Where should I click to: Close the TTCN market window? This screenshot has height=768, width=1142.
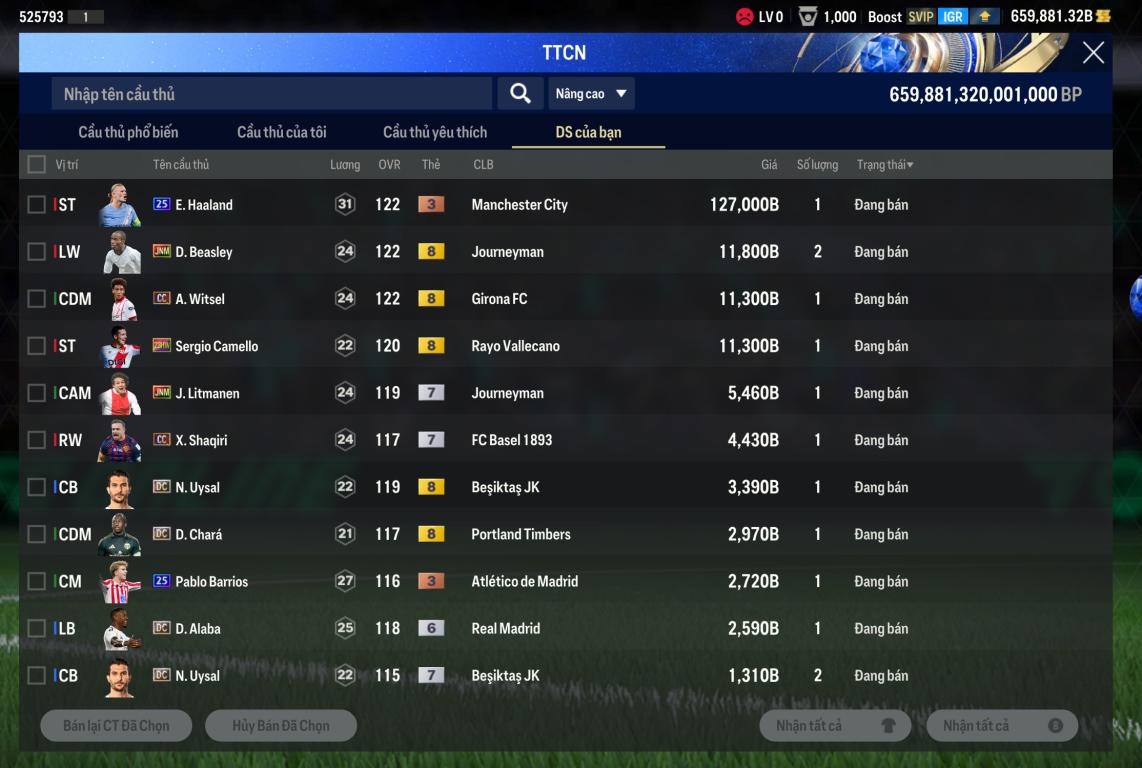pos(1093,53)
